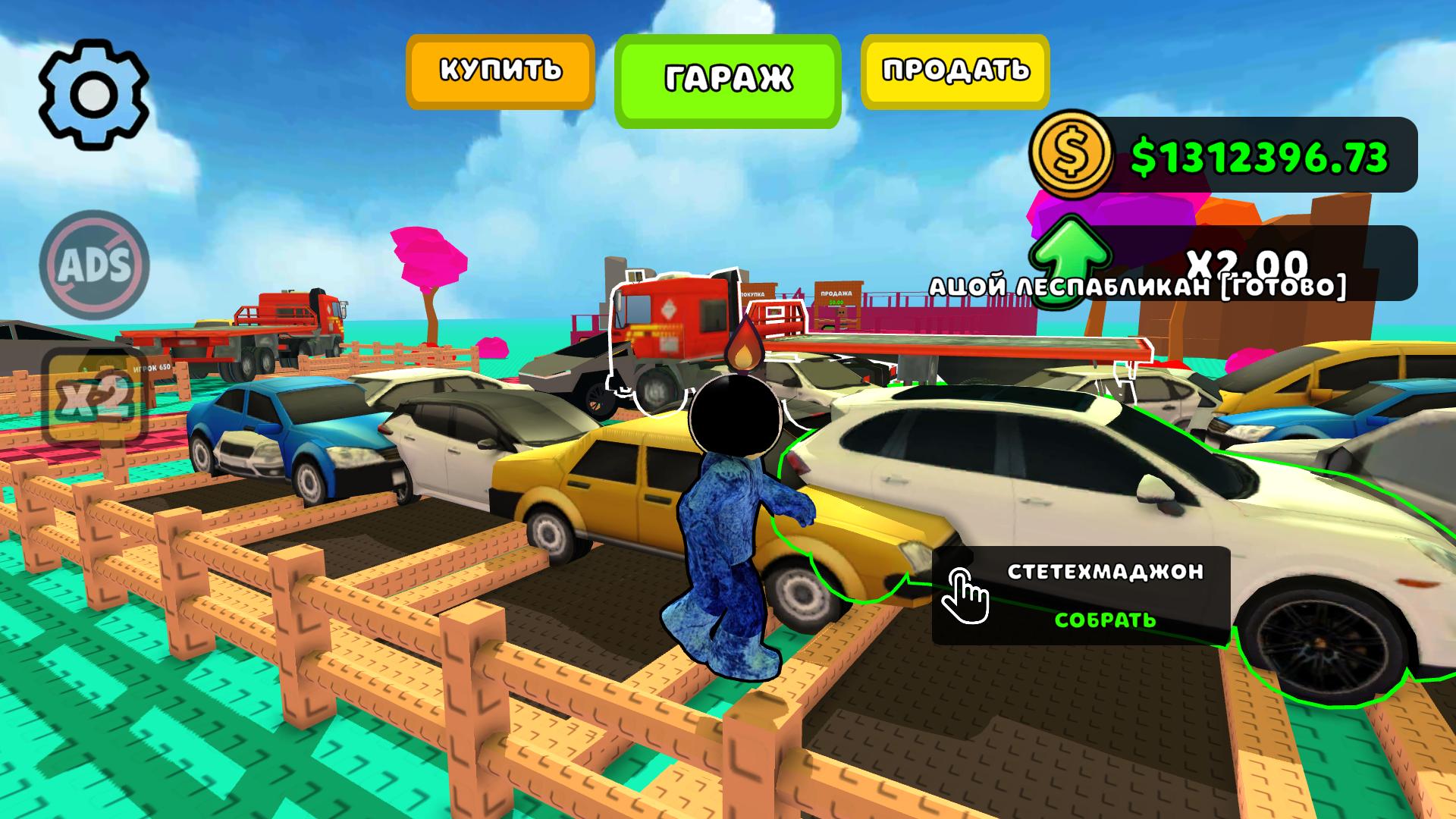Switch to the ГАРАЖ tab
This screenshot has width=1456, height=819.
(726, 75)
